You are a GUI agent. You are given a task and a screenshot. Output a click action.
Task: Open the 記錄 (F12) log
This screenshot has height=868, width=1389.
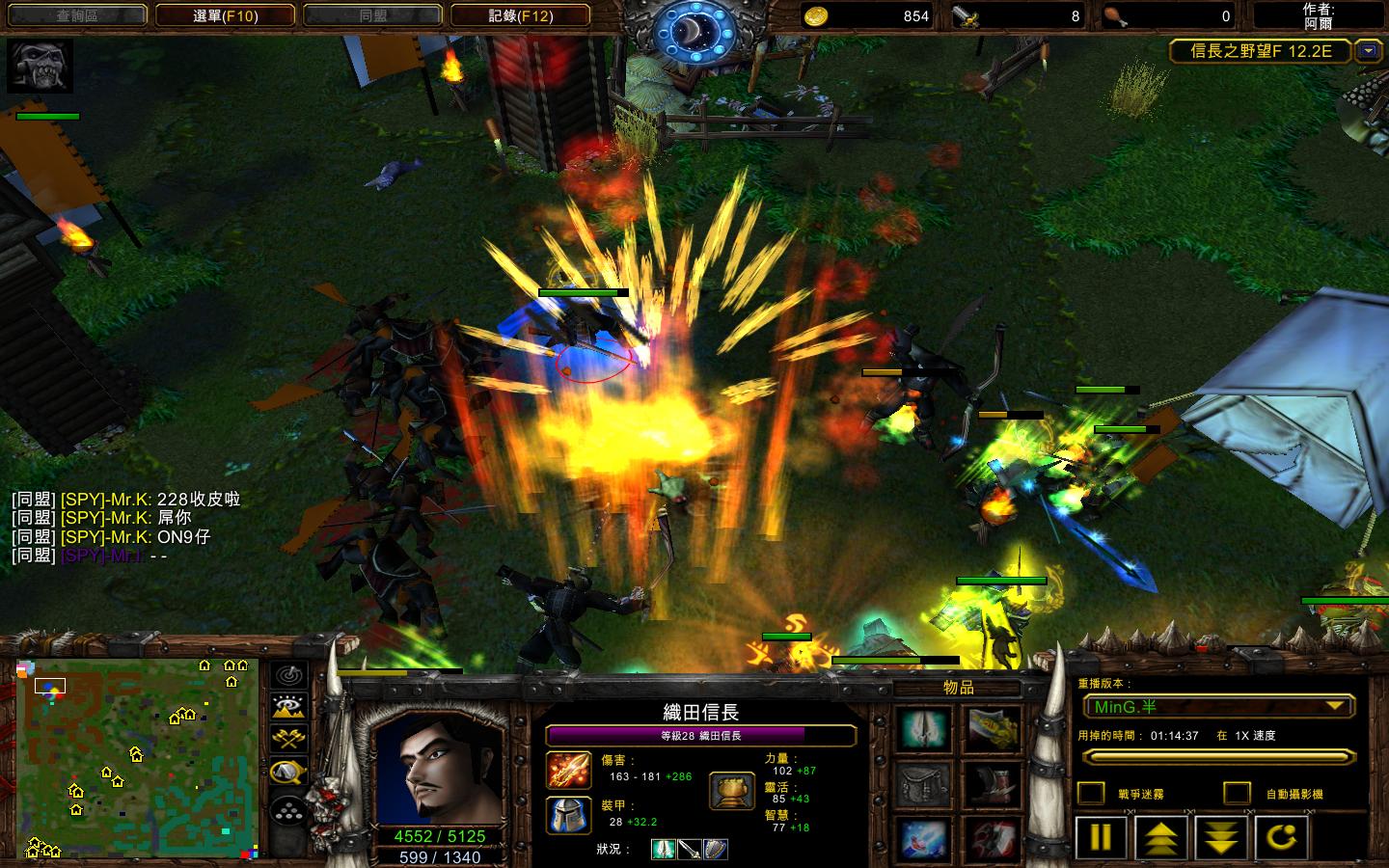point(521,15)
